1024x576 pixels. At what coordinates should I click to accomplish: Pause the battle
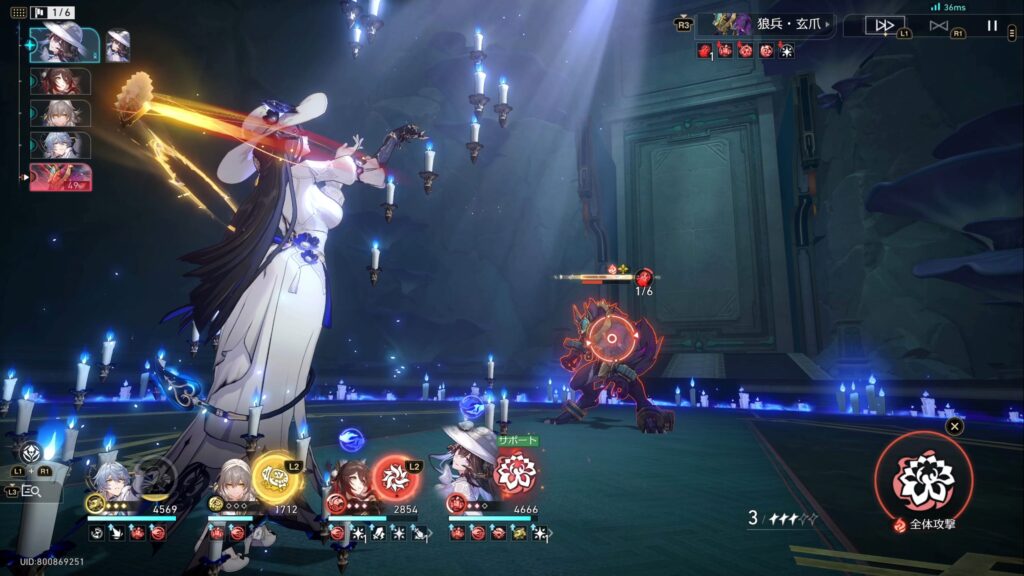992,26
